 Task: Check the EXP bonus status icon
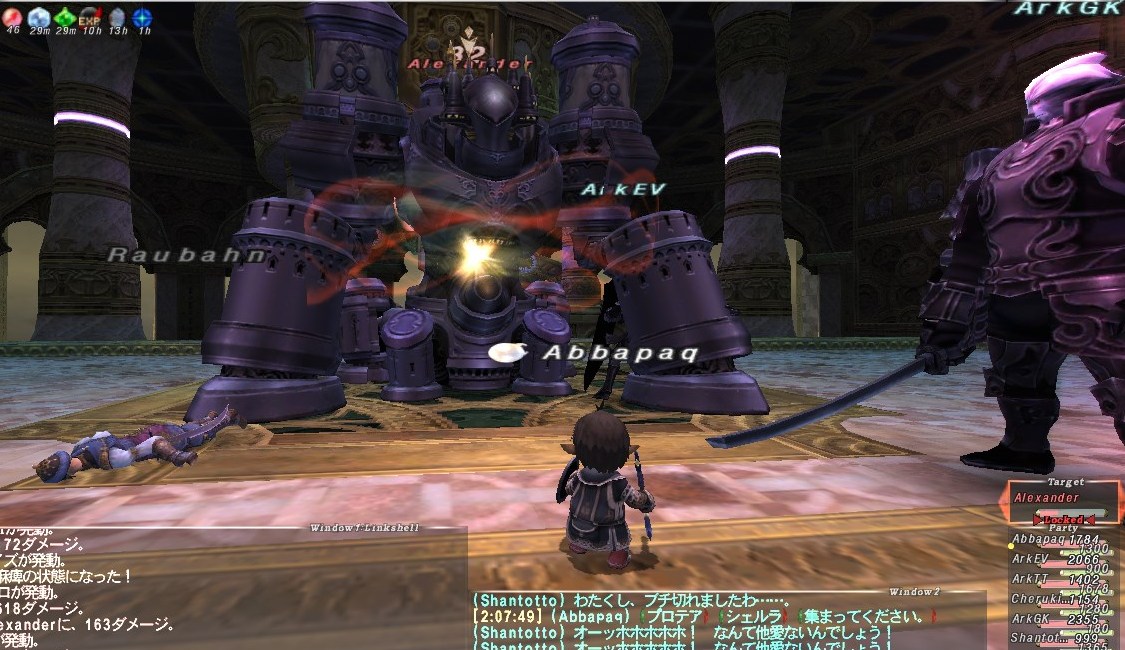90,17
